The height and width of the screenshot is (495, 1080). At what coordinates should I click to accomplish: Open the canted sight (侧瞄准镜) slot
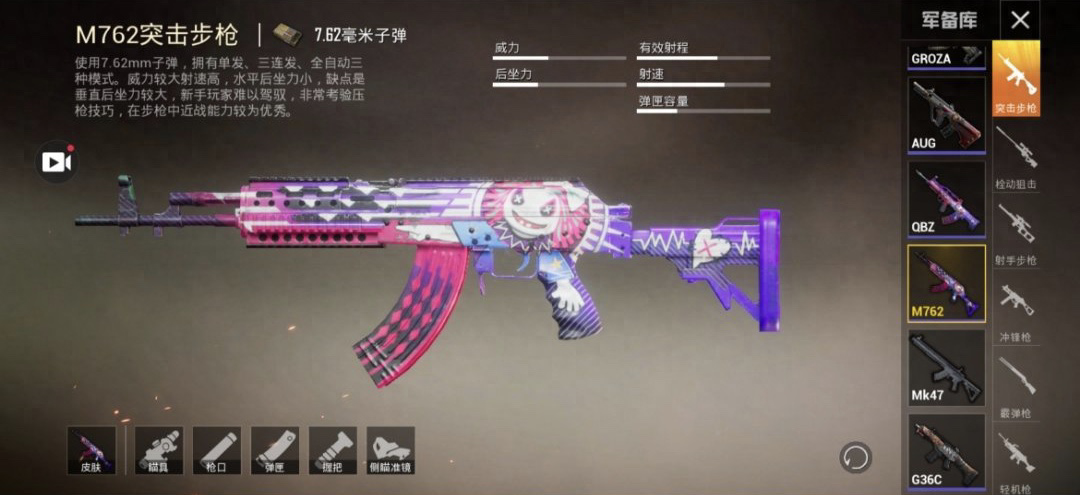coord(390,450)
